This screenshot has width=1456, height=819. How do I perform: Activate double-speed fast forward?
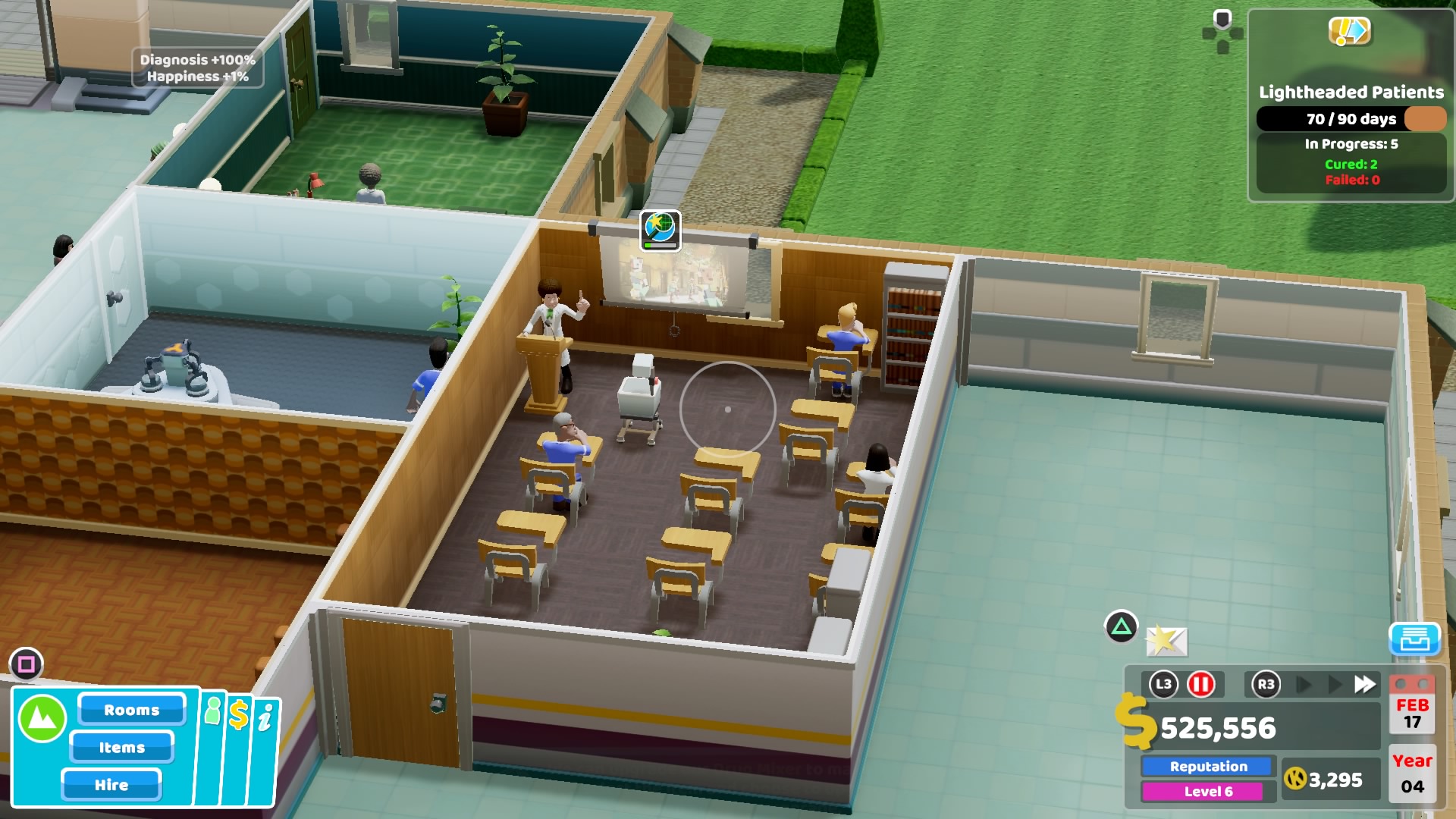click(x=1366, y=684)
